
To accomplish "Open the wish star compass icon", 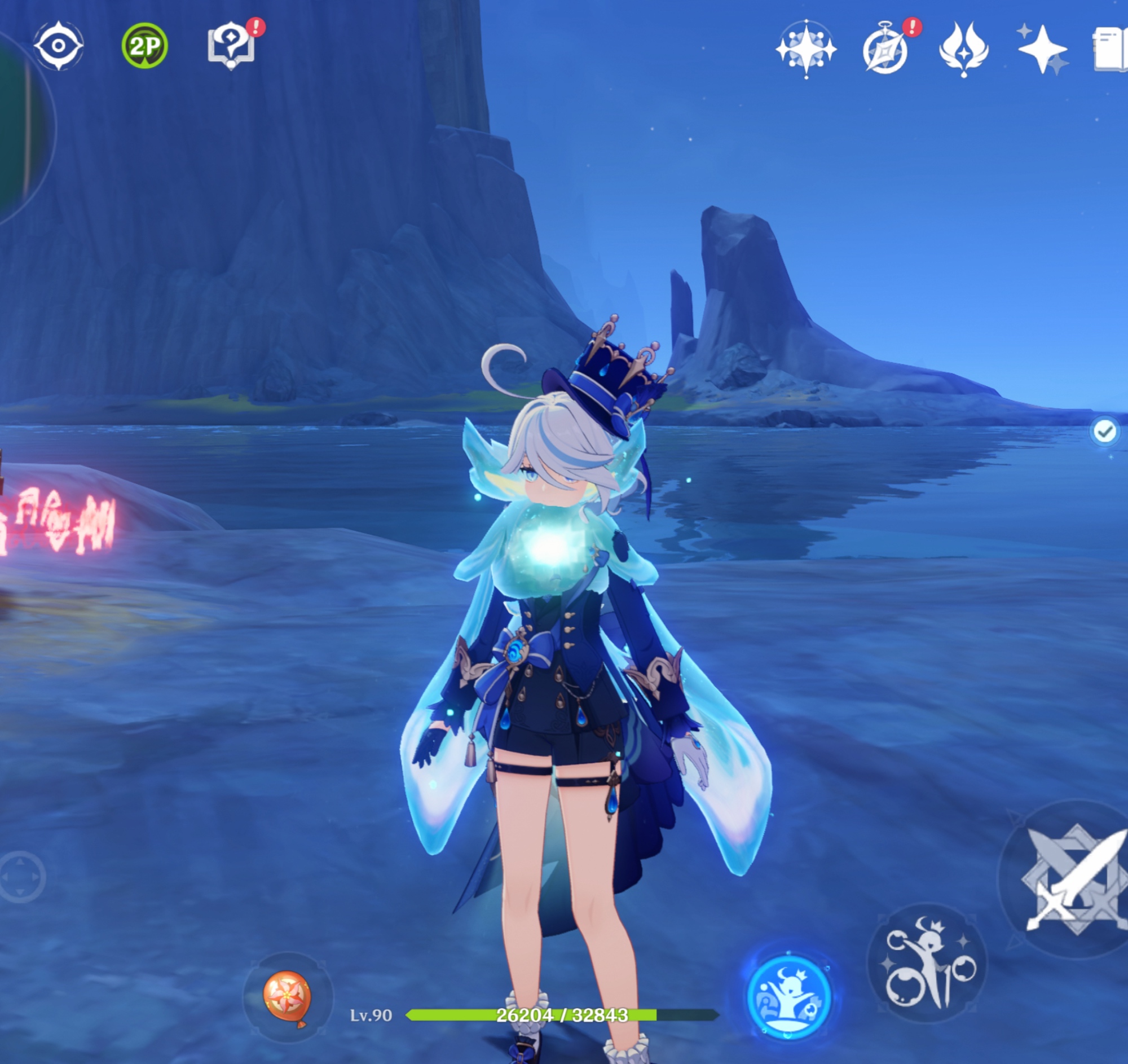I will point(806,49).
